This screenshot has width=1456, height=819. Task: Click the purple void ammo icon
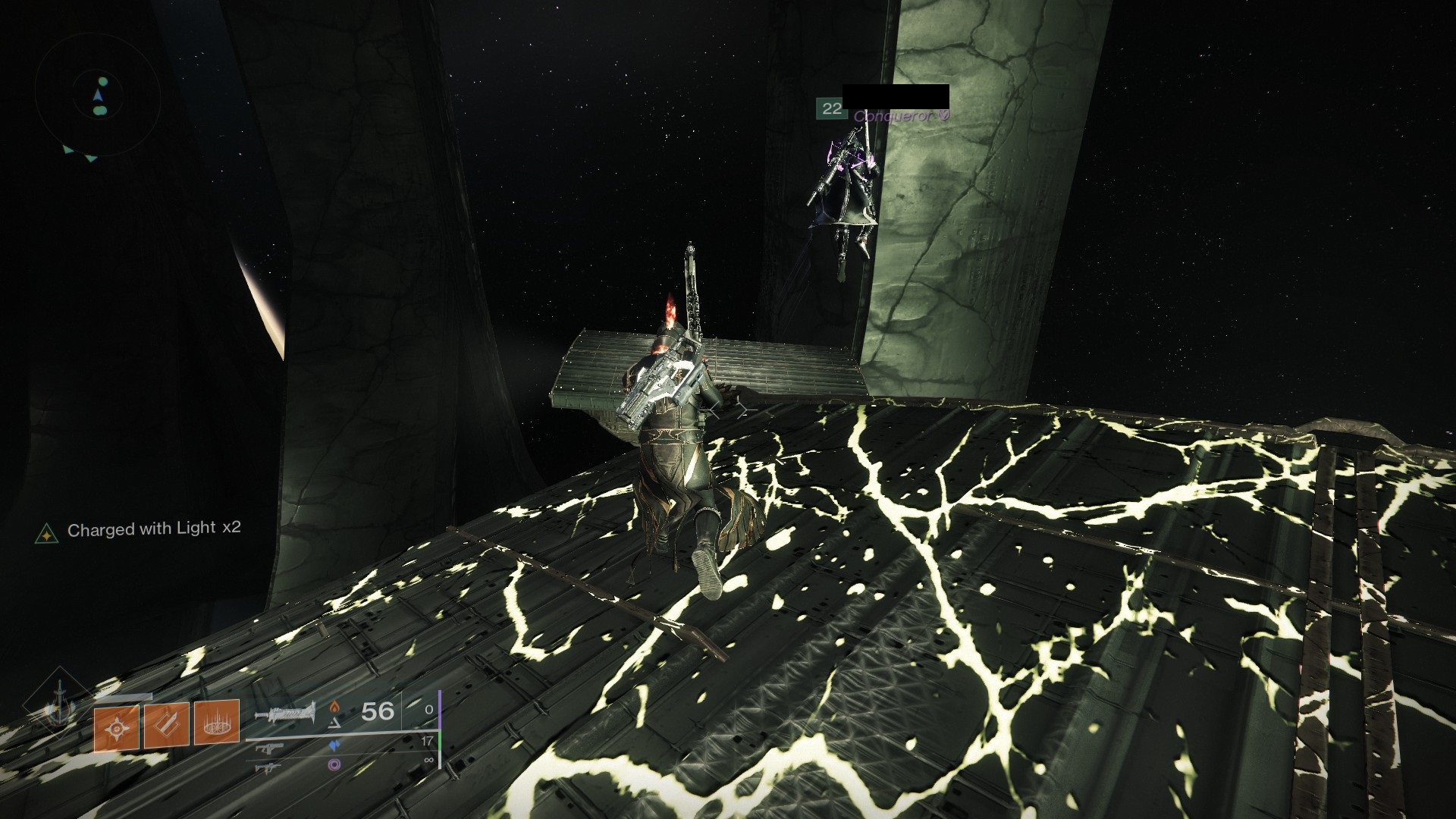334,766
